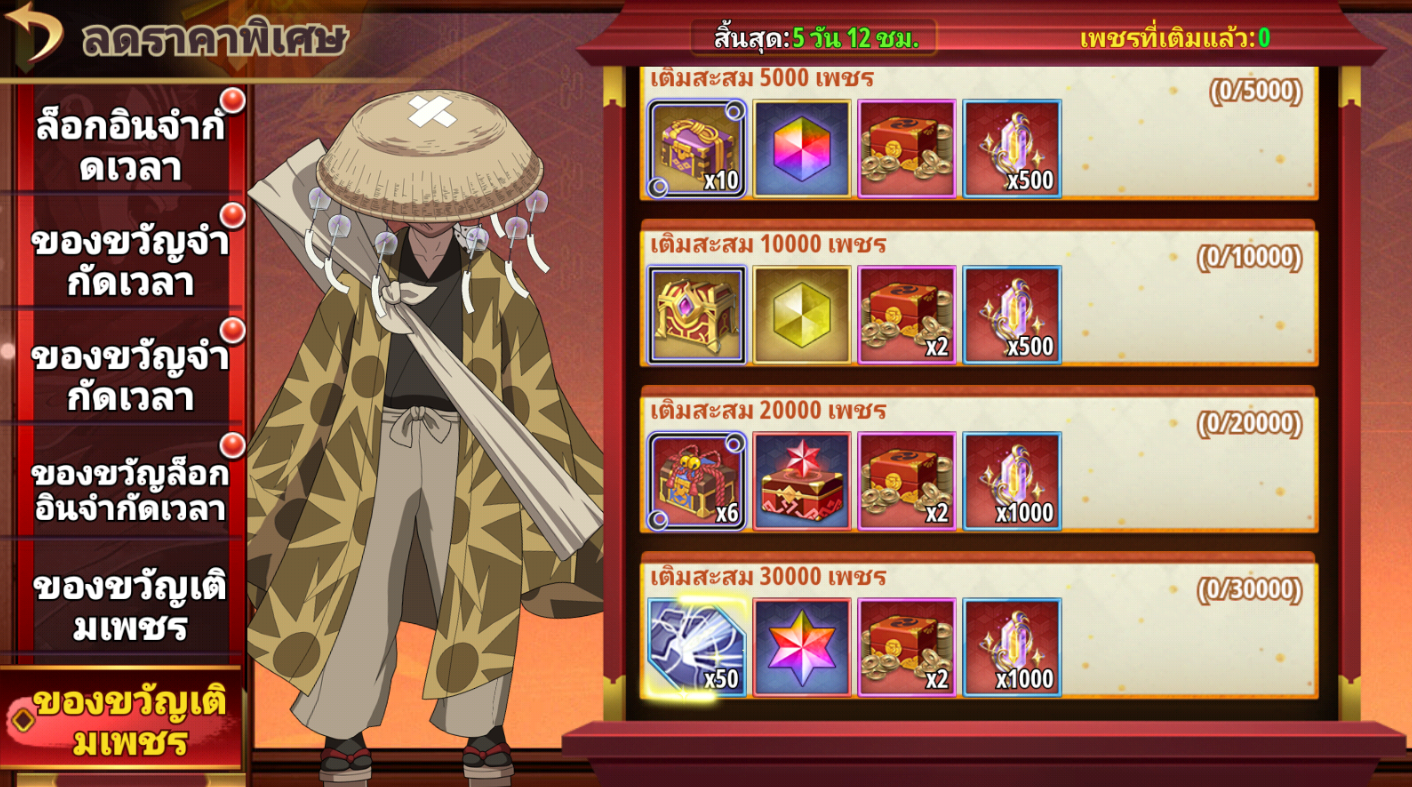Viewport: 1412px width, 787px height.
Task: Switch to the ของขวัญล็อกอินจำกัดเวลา tab
Action: (x=130, y=491)
